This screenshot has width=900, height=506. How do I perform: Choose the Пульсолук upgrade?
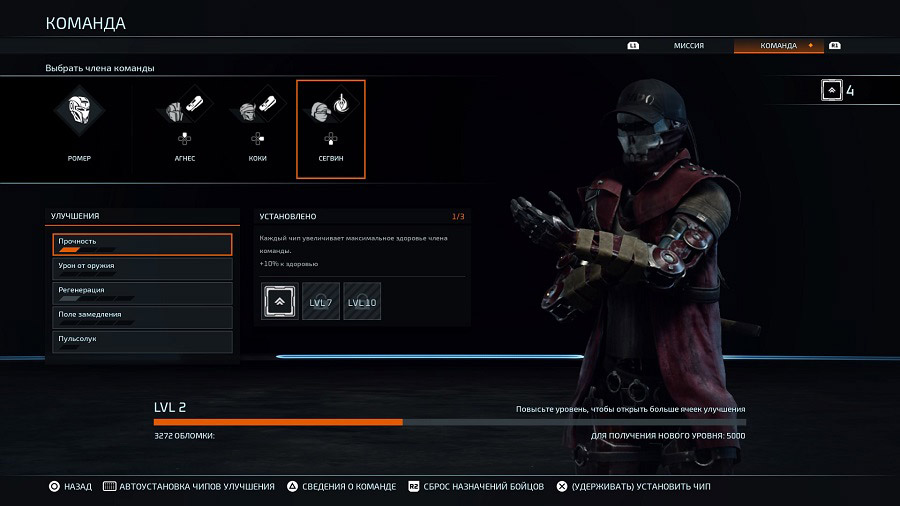click(x=142, y=342)
